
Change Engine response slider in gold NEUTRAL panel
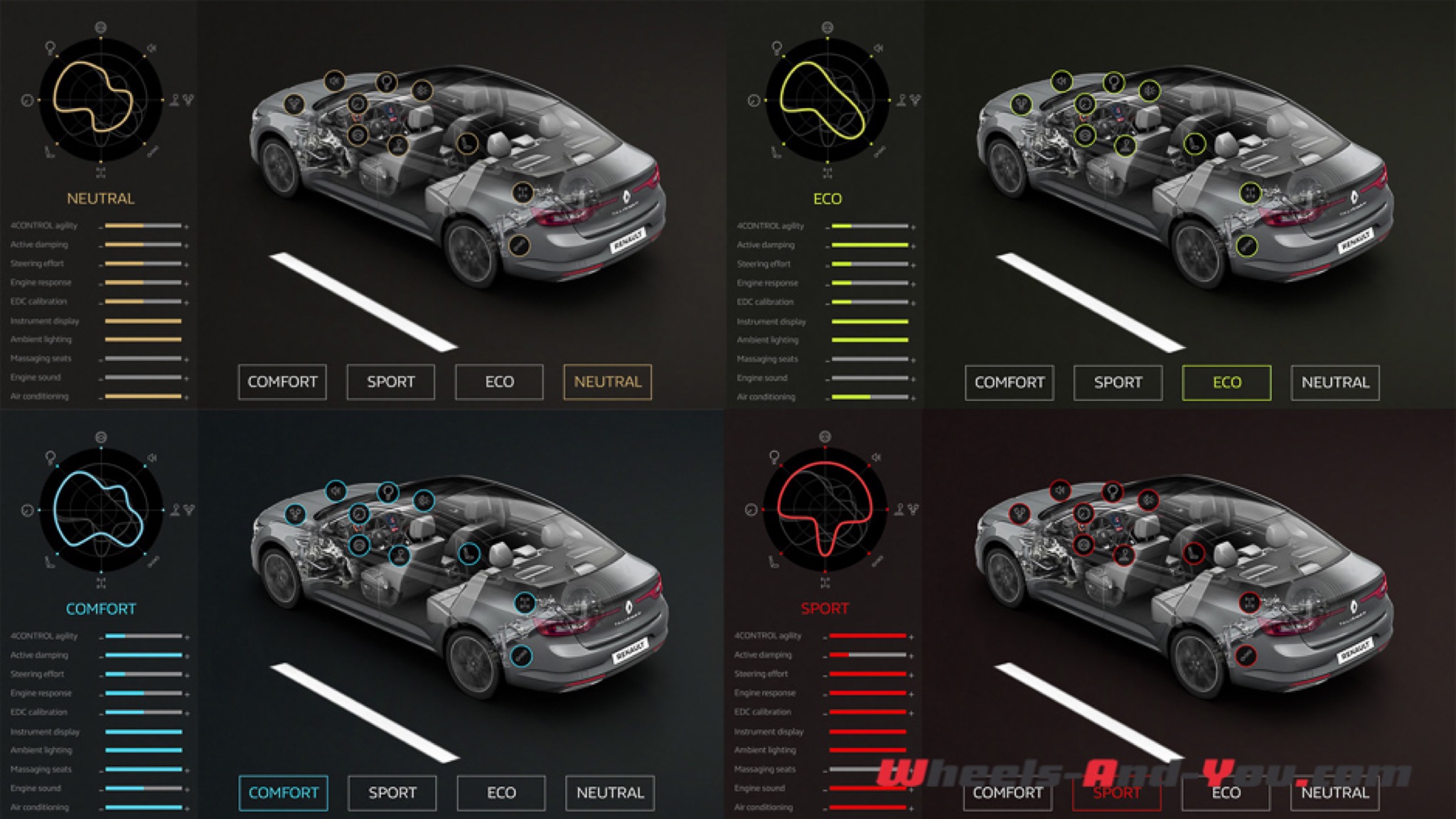[x=143, y=283]
